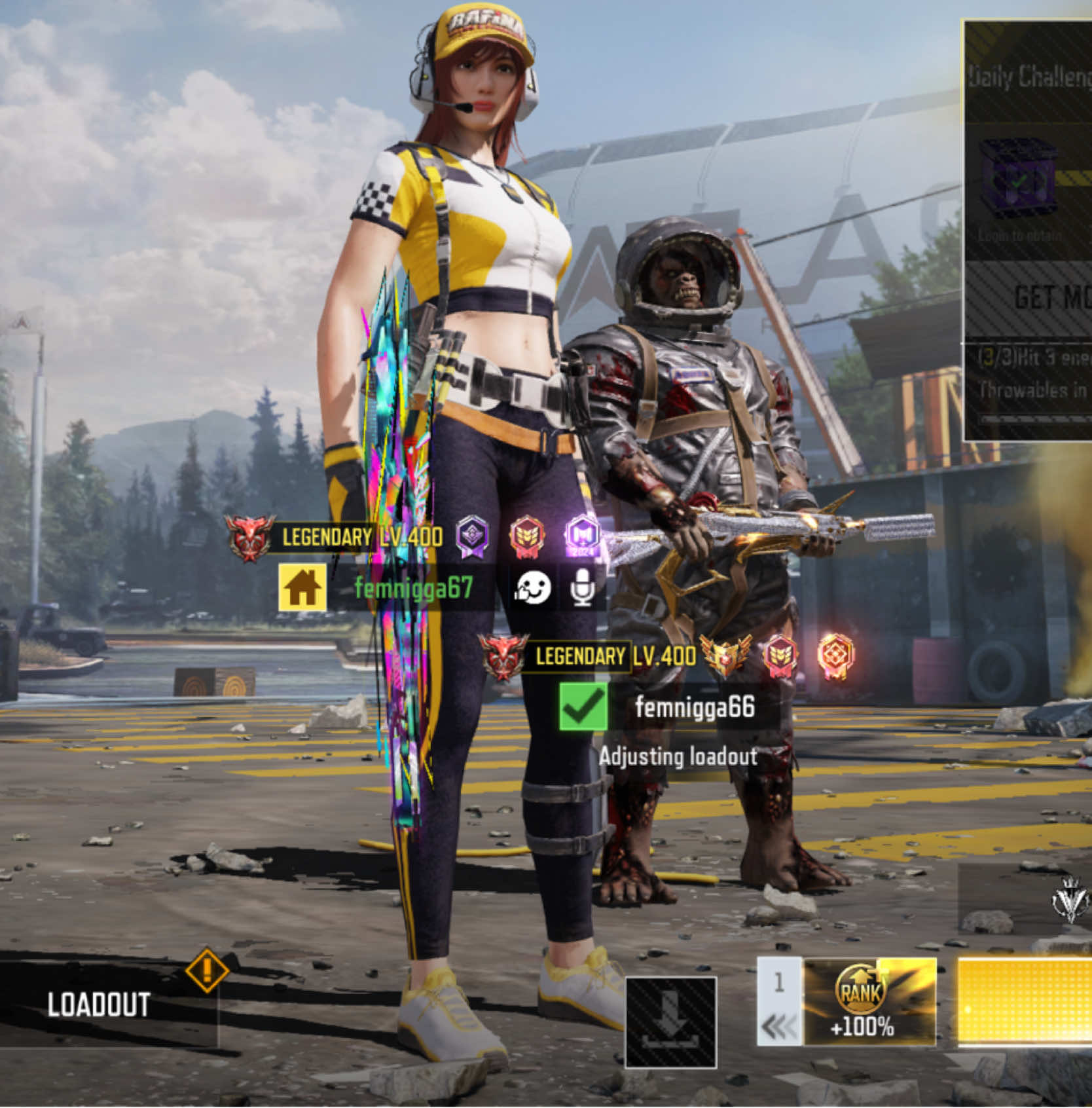Screen dimensions: 1092x1108
Task: Click the green ready checkmark
Action: 583,707
